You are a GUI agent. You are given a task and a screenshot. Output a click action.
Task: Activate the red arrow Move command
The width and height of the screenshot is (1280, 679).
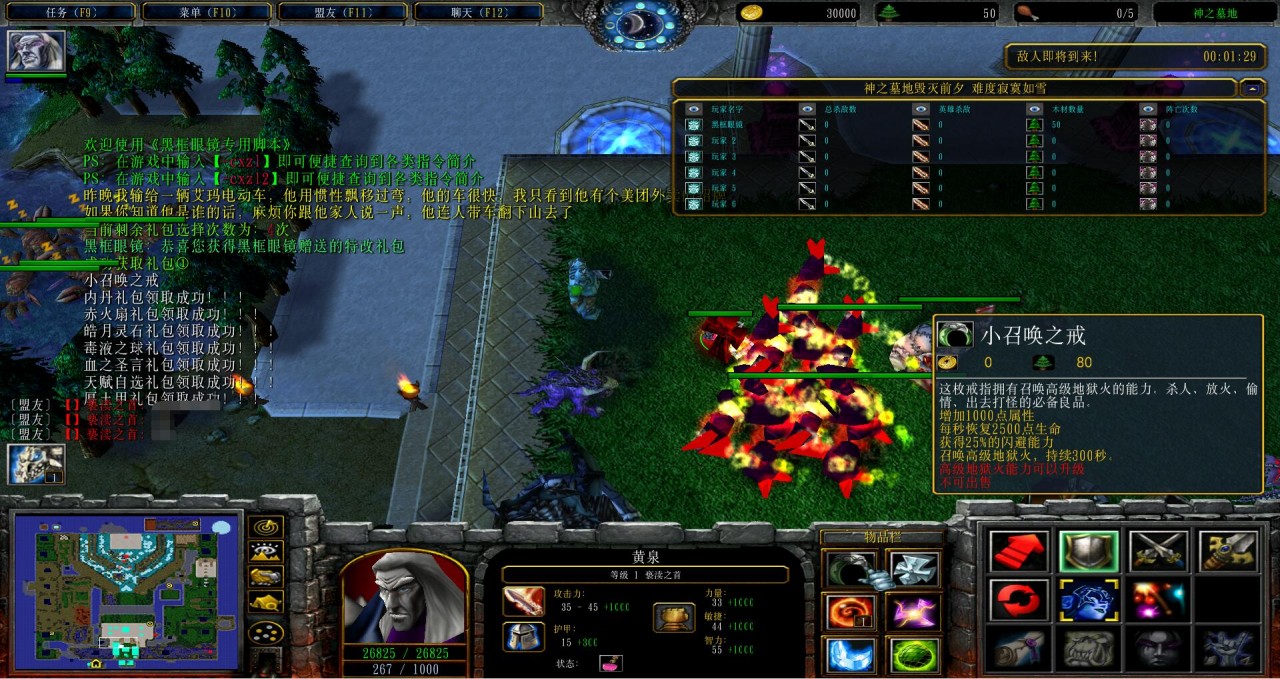coord(1019,551)
